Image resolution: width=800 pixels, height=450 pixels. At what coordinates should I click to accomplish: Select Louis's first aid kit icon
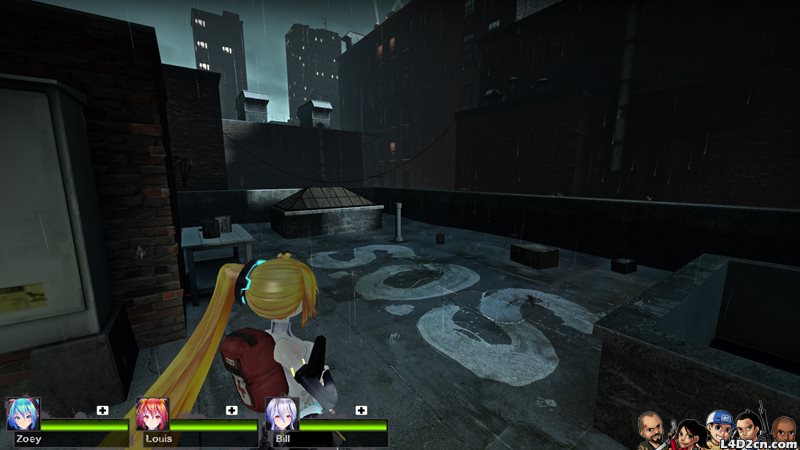[232, 410]
